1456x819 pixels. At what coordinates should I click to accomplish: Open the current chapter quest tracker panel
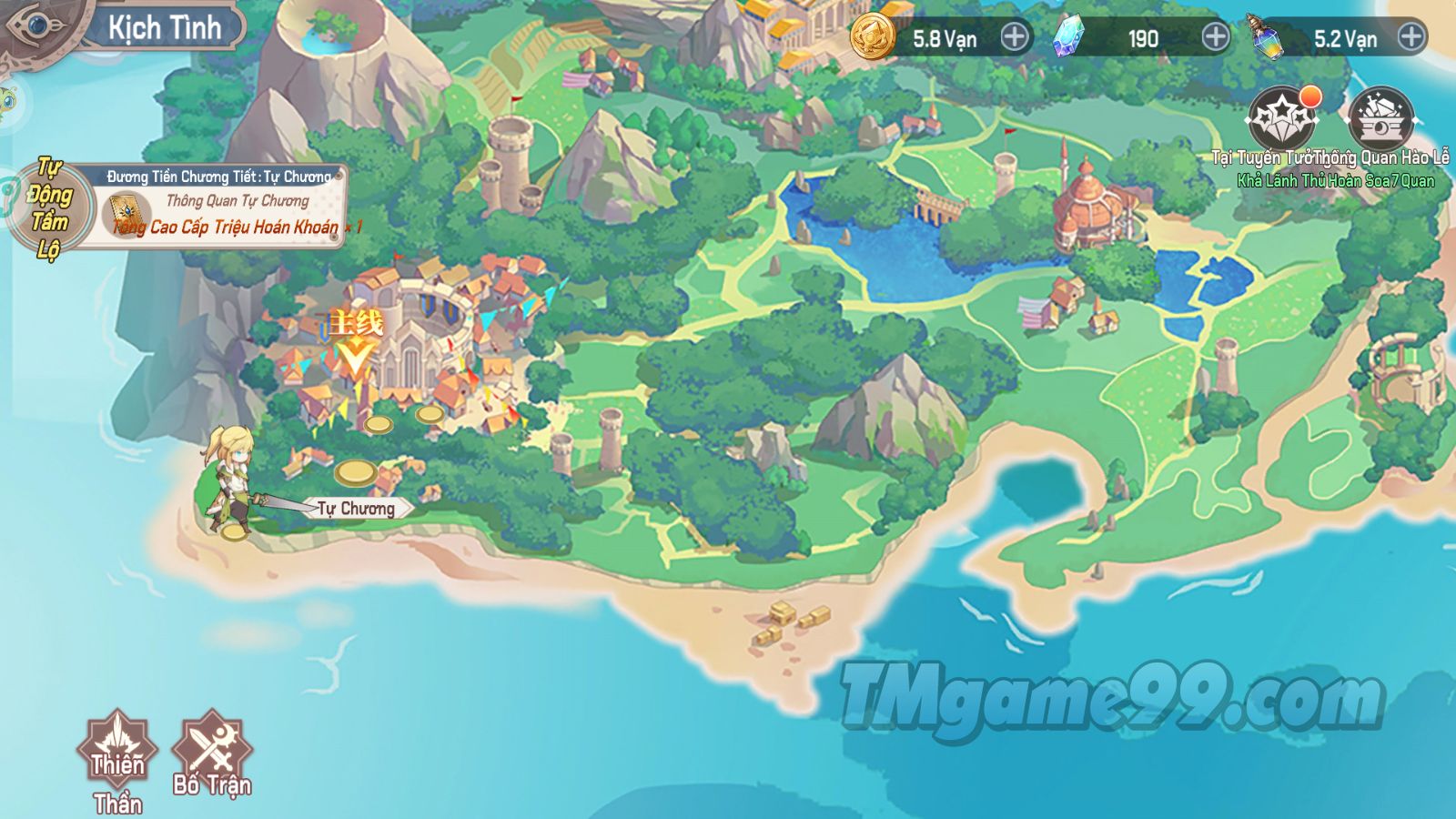(221, 207)
